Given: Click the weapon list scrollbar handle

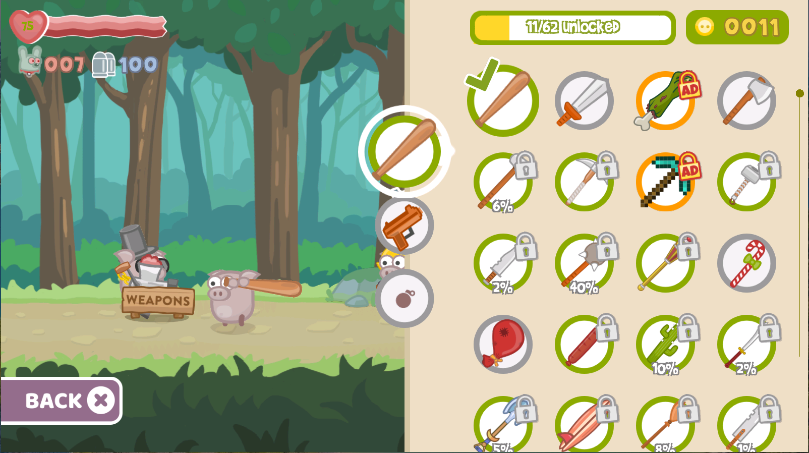Looking at the screenshot, I should [799, 94].
